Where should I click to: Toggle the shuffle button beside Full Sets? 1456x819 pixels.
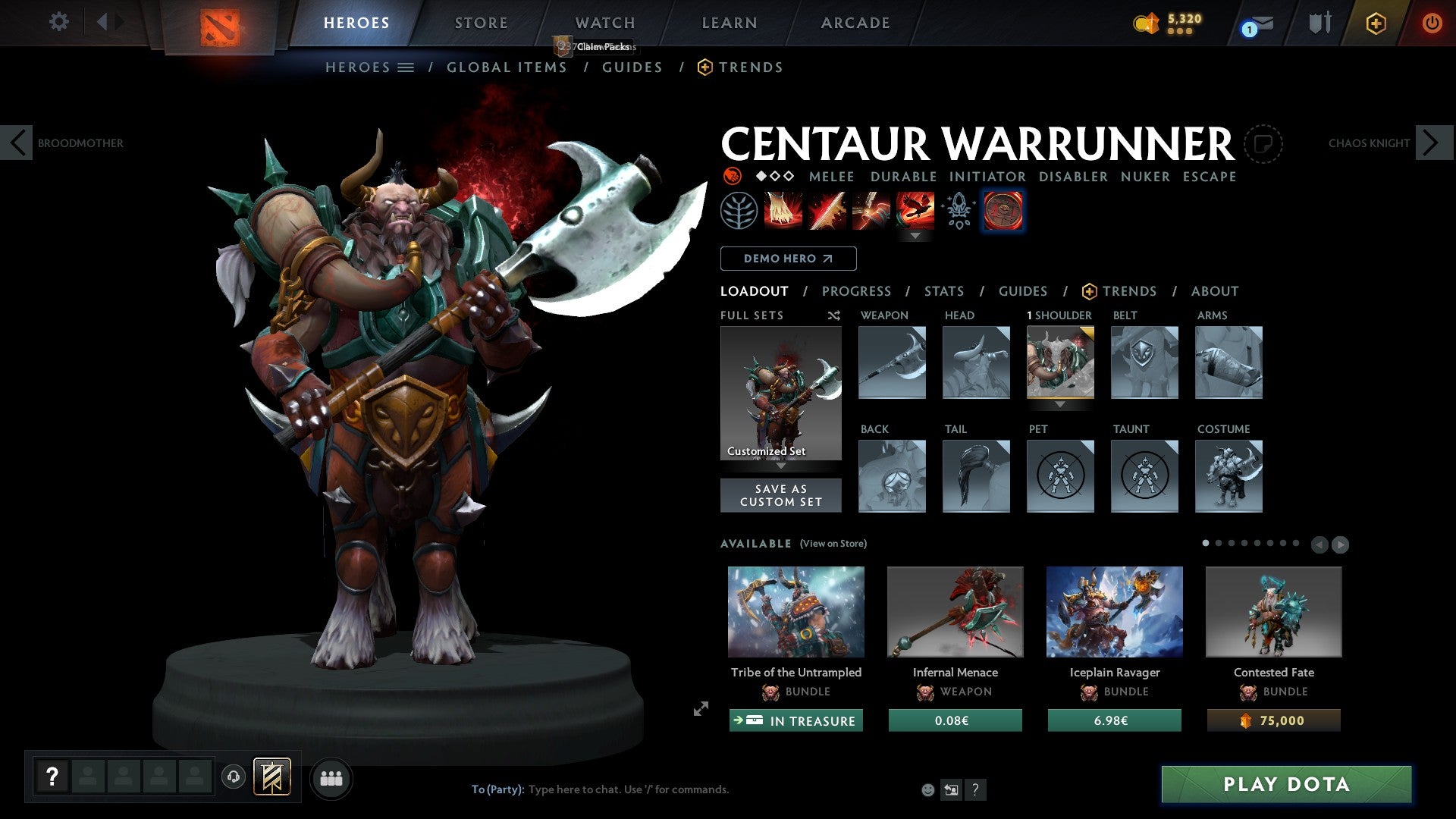click(x=834, y=315)
